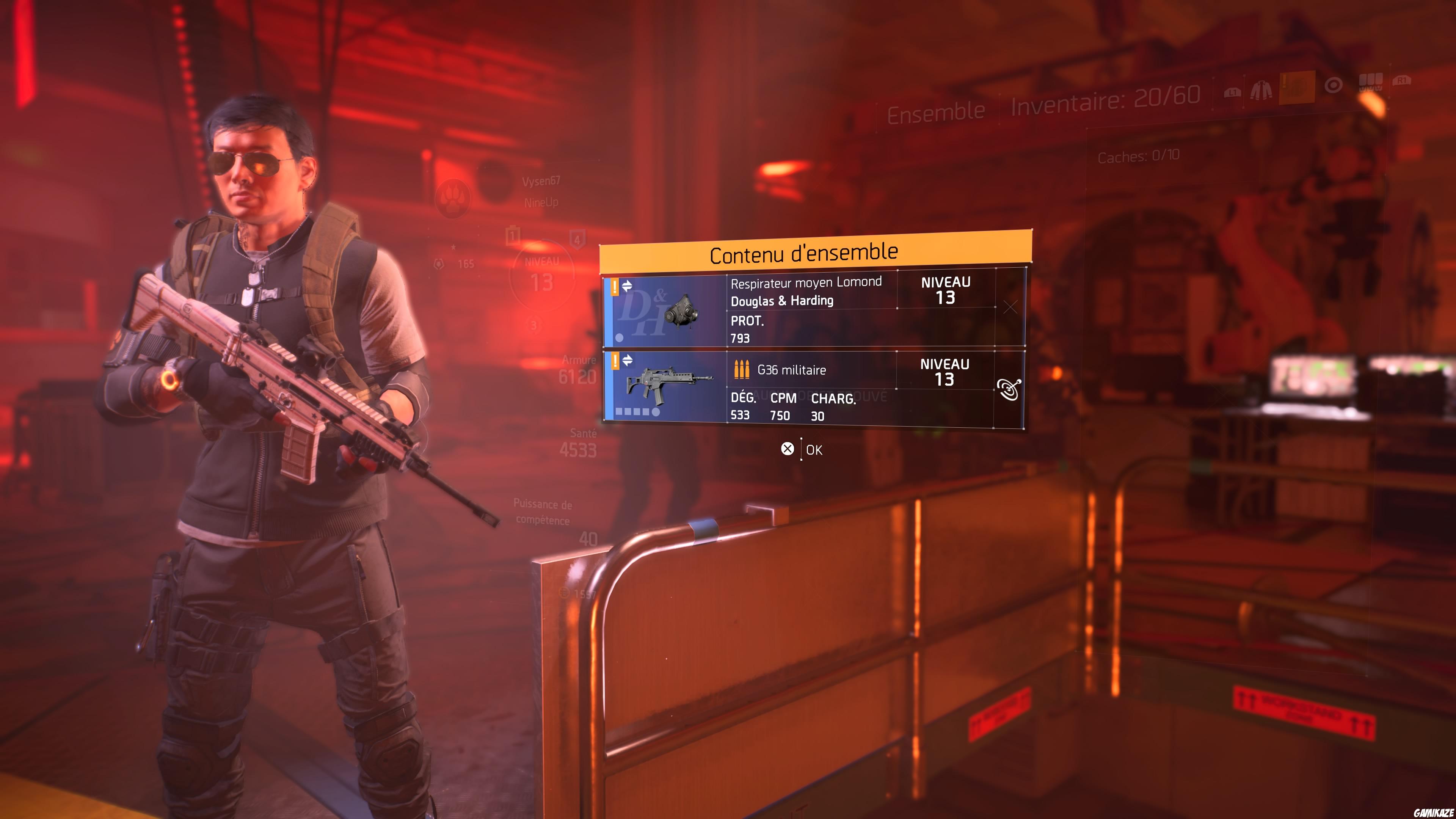This screenshot has width=1456, height=819.
Task: Toggle the orange exclamation new-item marker on the respirator
Action: [x=614, y=287]
